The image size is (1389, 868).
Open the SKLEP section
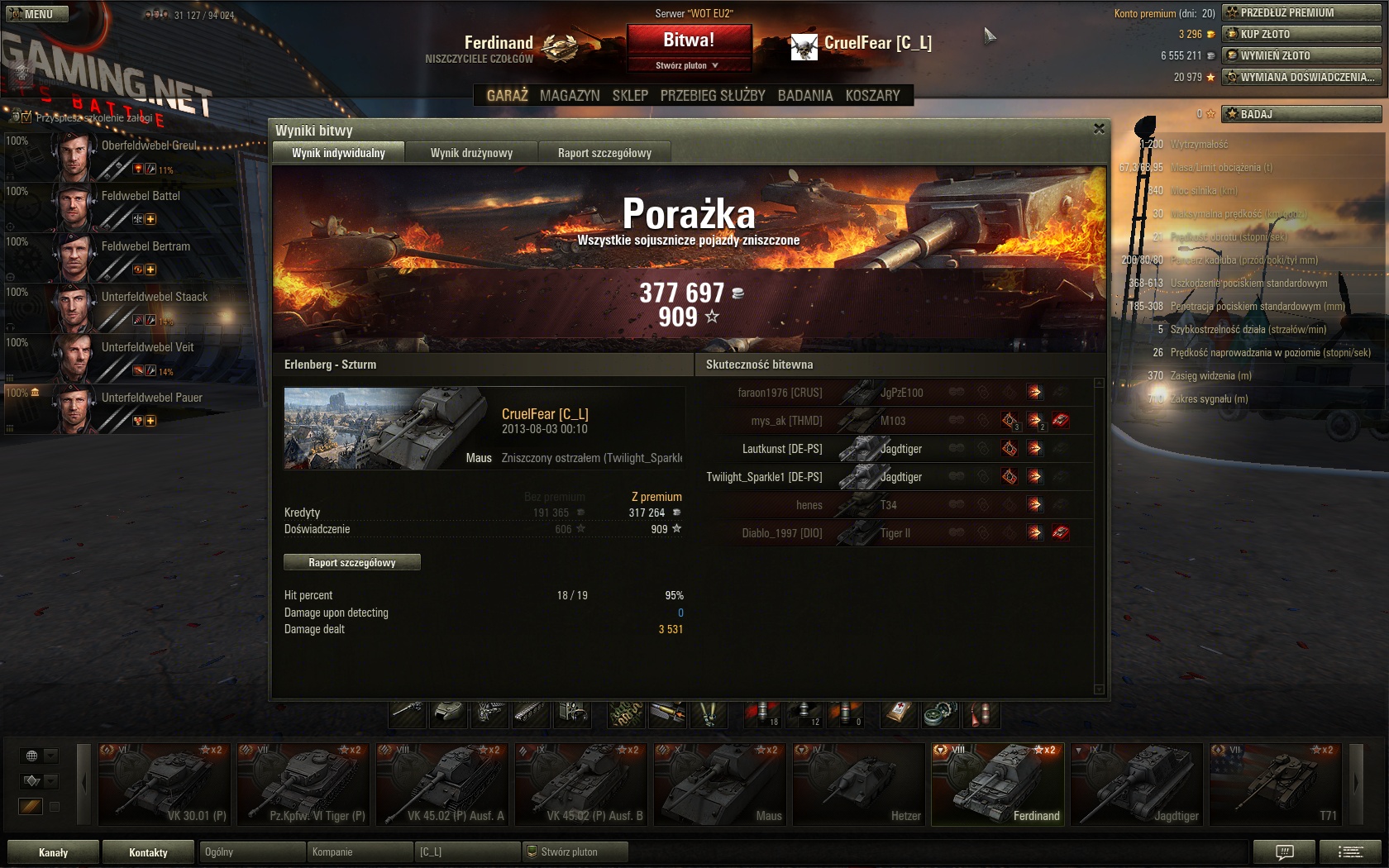[630, 96]
